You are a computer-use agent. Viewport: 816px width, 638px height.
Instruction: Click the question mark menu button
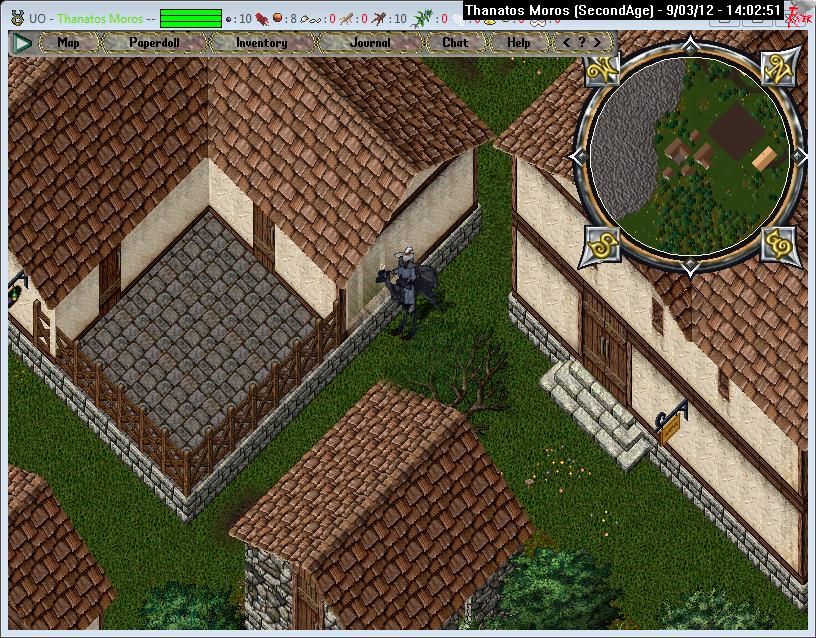tap(582, 43)
